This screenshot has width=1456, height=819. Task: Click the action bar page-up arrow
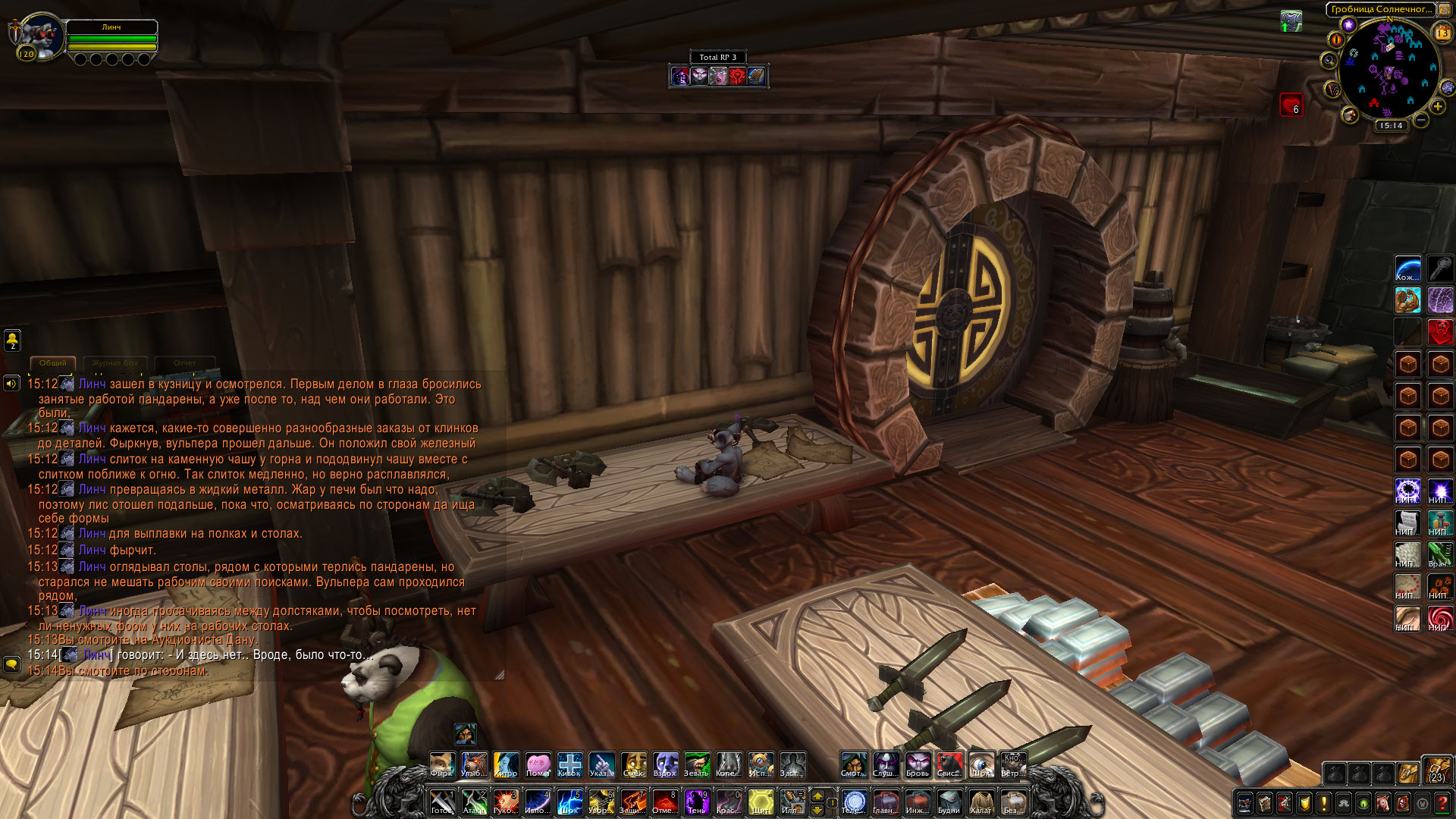(x=817, y=795)
